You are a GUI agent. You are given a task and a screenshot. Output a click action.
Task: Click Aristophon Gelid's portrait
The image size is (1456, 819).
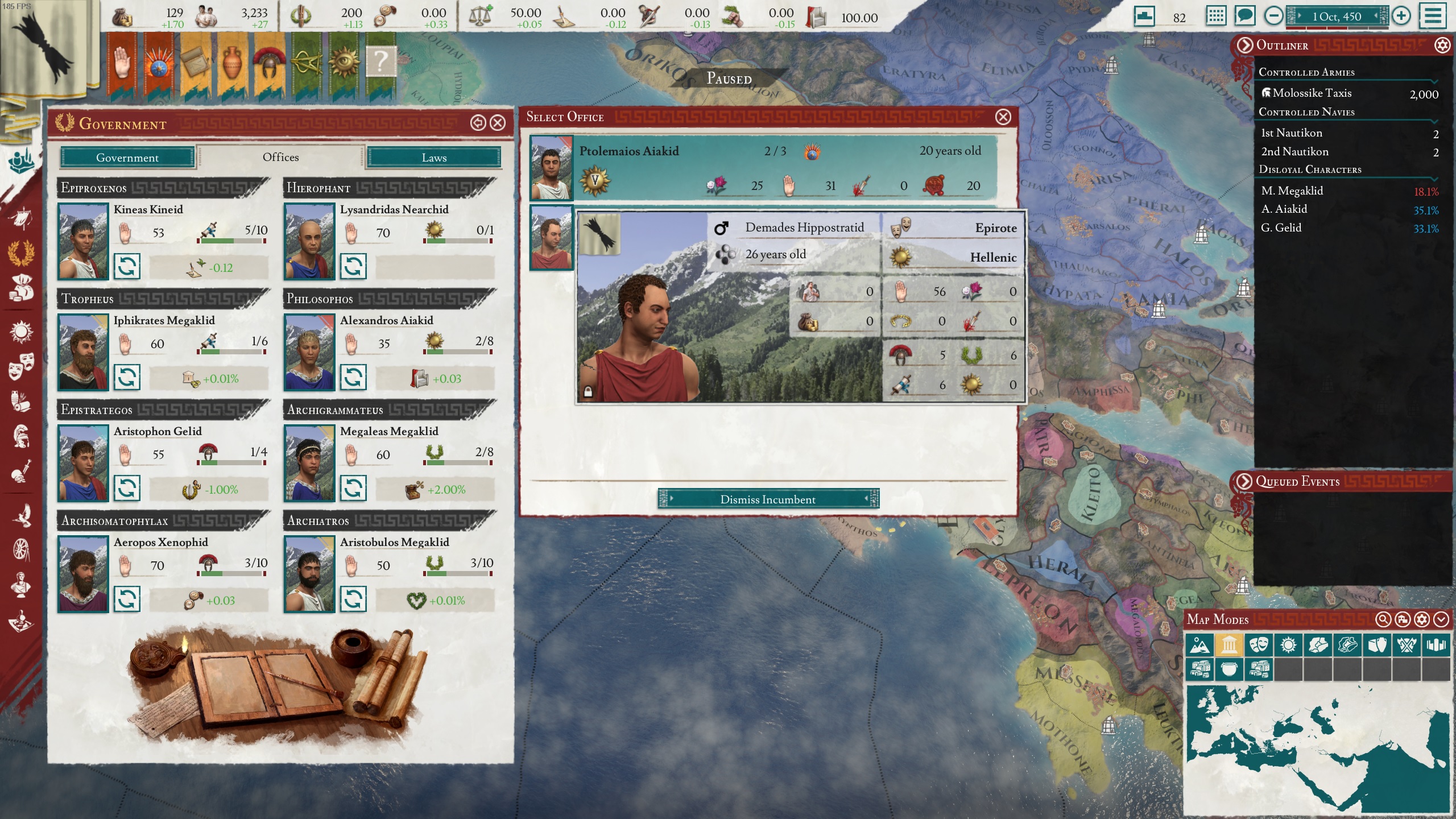(x=83, y=464)
